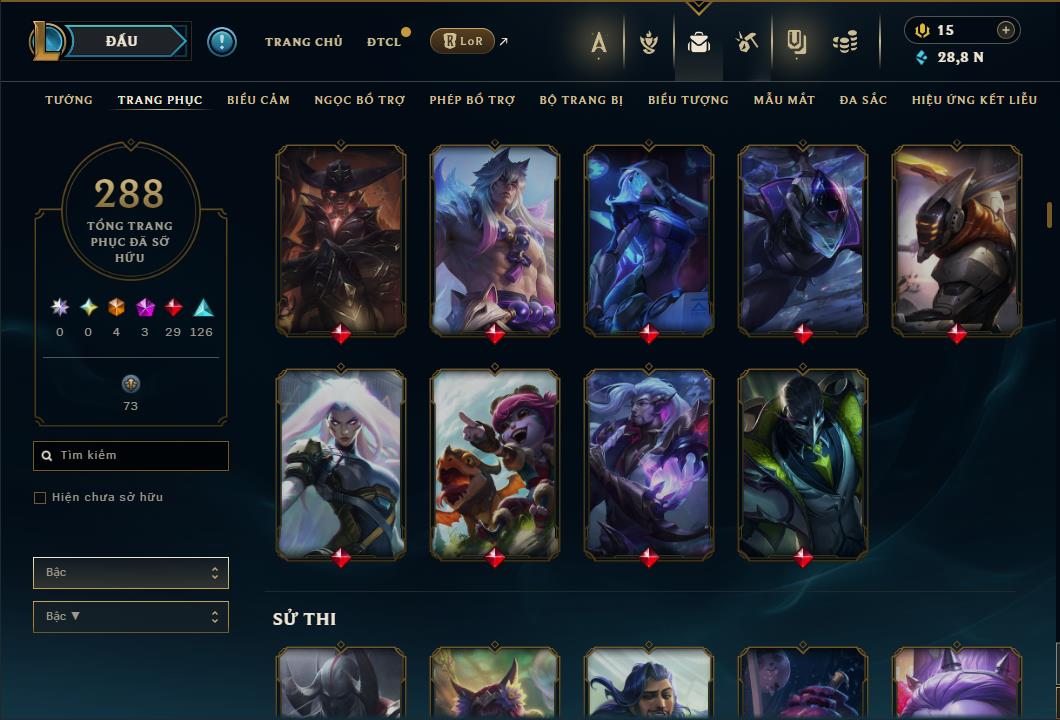This screenshot has height=720, width=1060.
Task: Switch to the ĐA SẮC tab
Action: point(863,100)
